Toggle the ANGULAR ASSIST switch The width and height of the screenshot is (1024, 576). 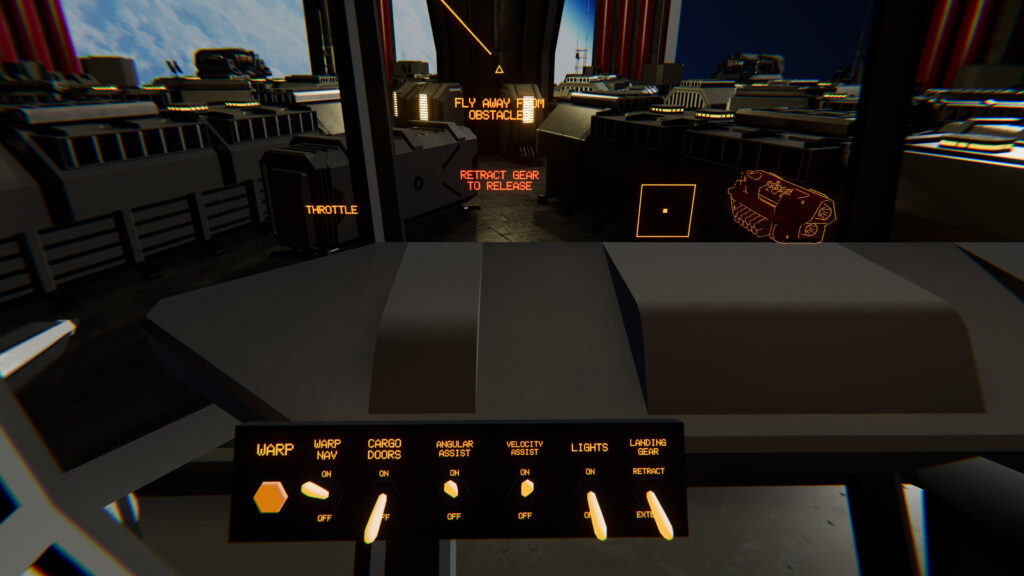pyautogui.click(x=452, y=489)
